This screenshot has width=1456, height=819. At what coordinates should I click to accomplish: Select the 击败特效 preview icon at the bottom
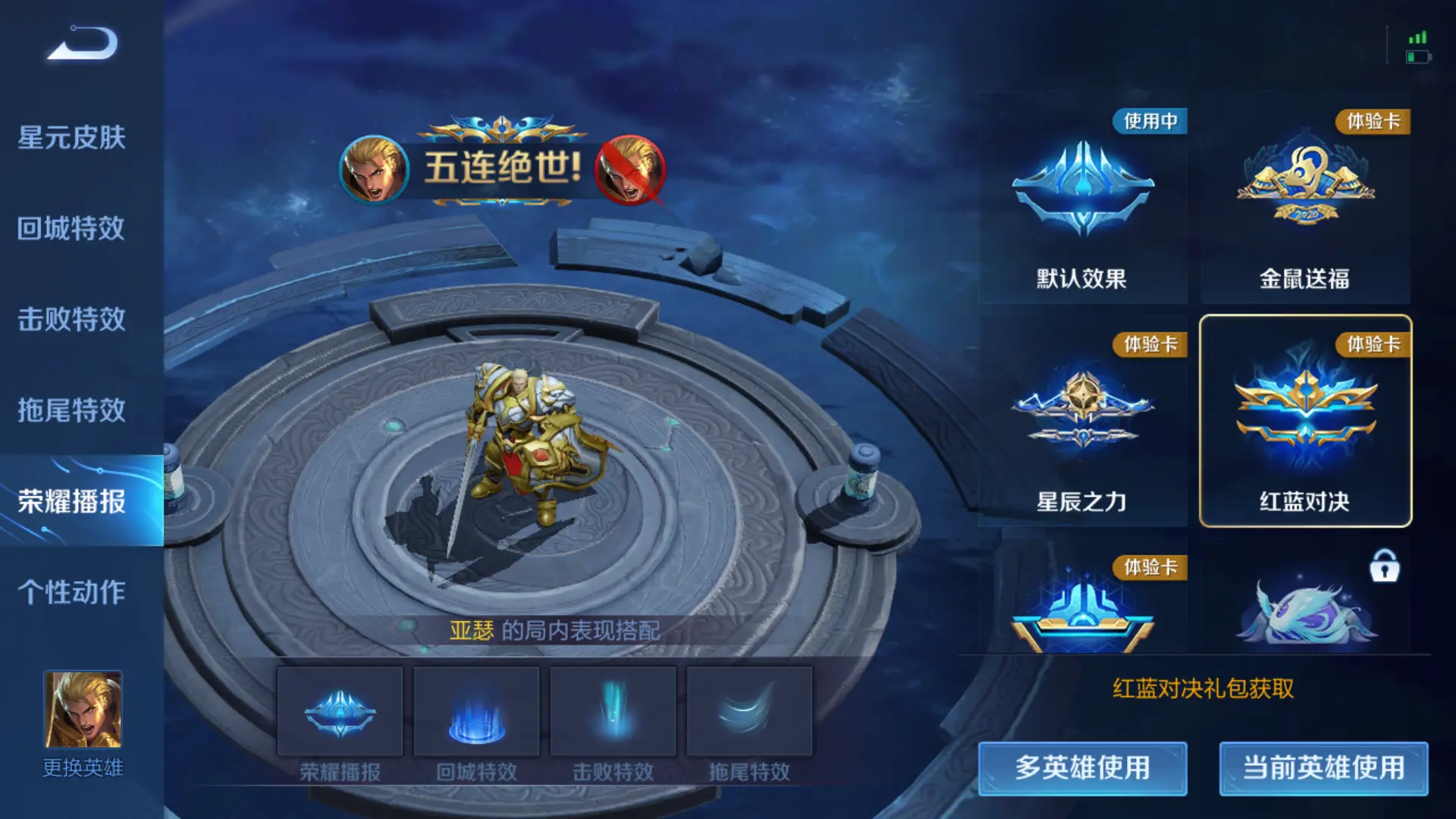[x=612, y=711]
